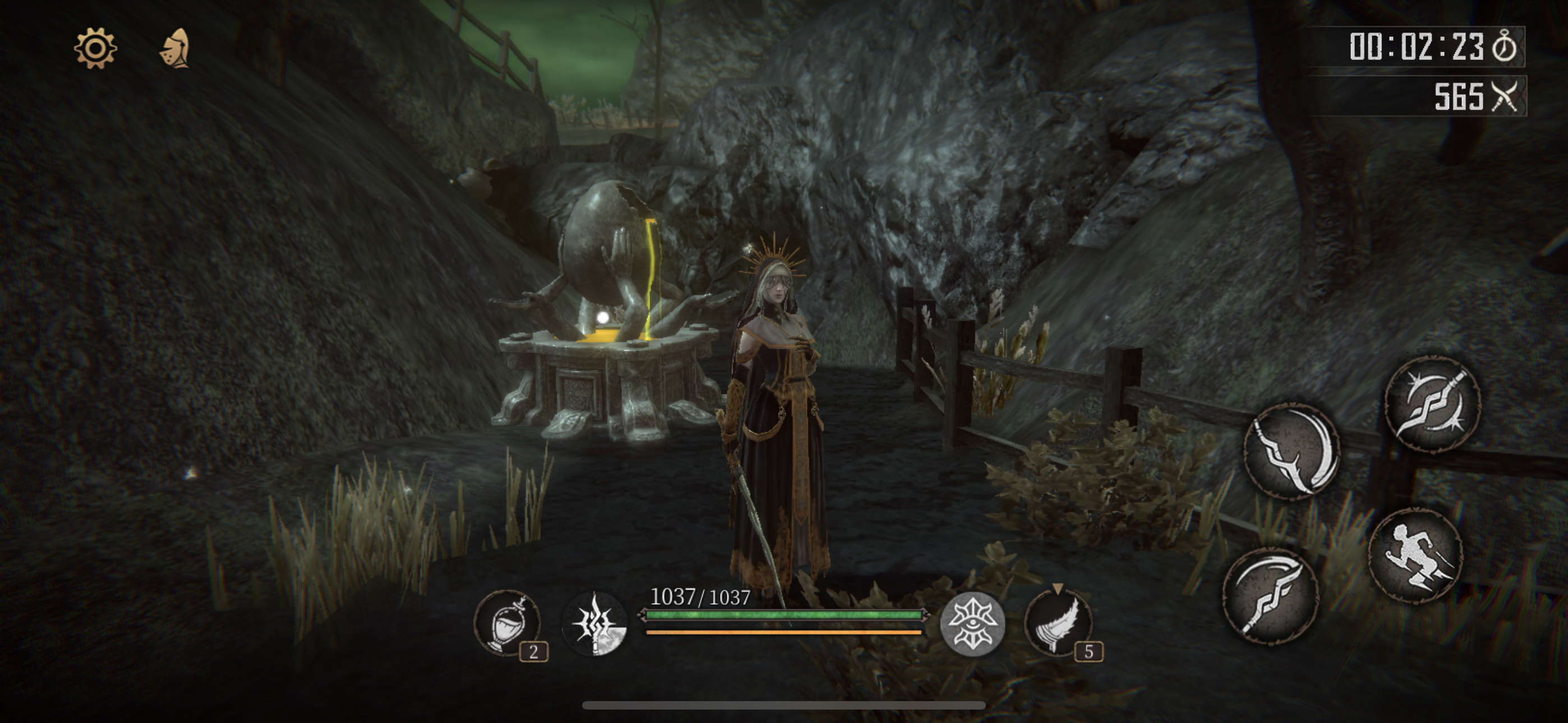The height and width of the screenshot is (723, 1568).
Task: Activate the sparkling dagger skill
Action: tap(1432, 404)
